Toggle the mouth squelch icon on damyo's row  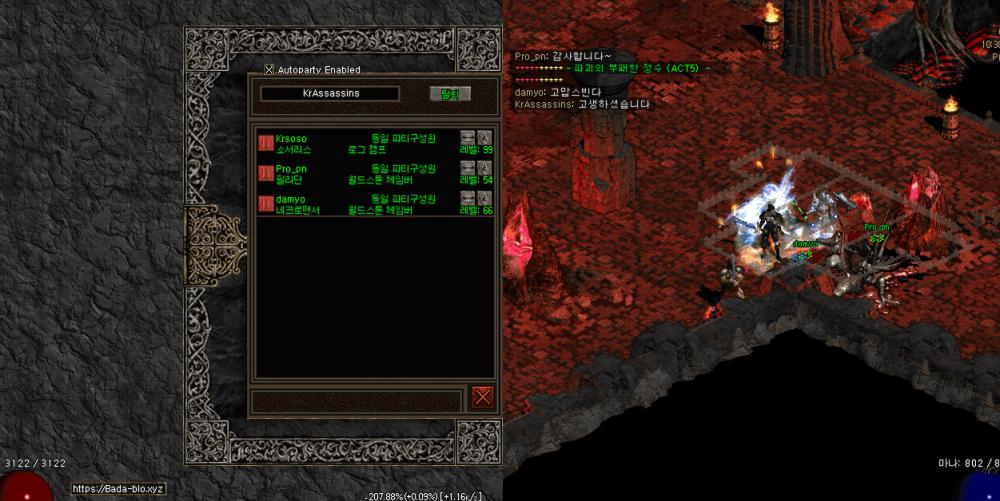click(467, 198)
